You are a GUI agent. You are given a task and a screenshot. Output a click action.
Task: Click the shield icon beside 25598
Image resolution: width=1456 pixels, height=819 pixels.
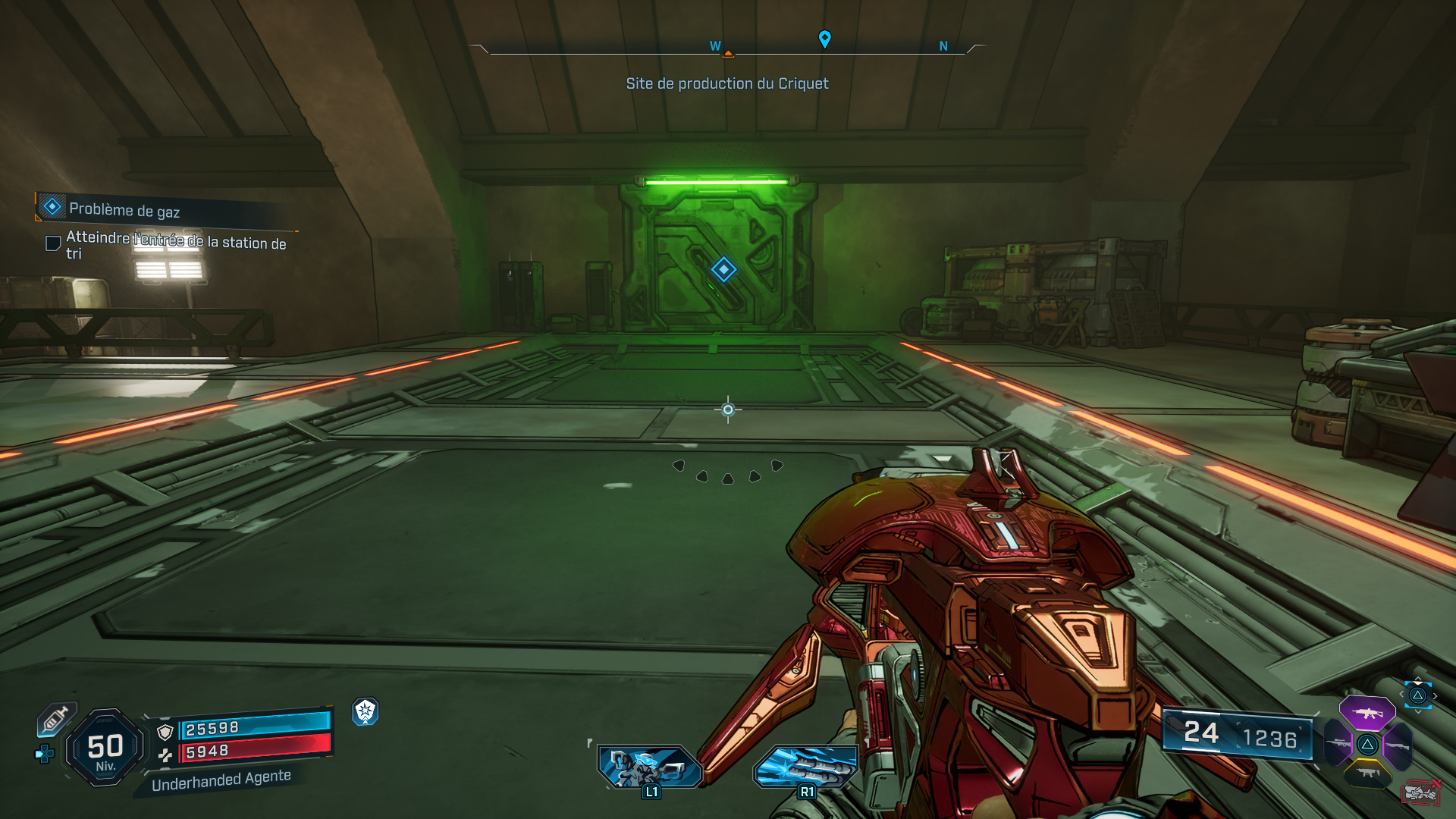click(x=165, y=733)
